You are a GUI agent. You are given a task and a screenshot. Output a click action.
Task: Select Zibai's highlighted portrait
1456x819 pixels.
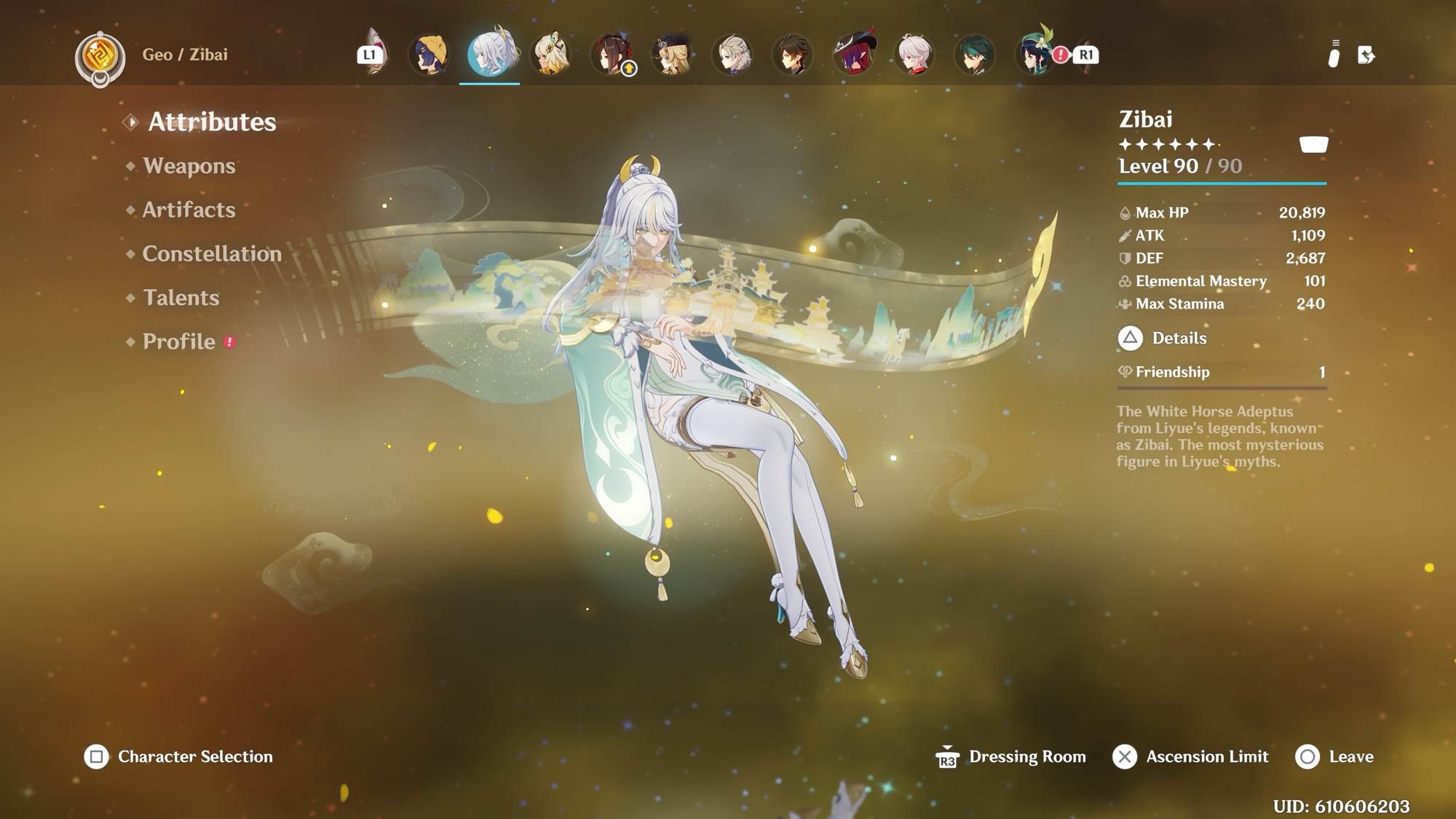[x=490, y=54]
